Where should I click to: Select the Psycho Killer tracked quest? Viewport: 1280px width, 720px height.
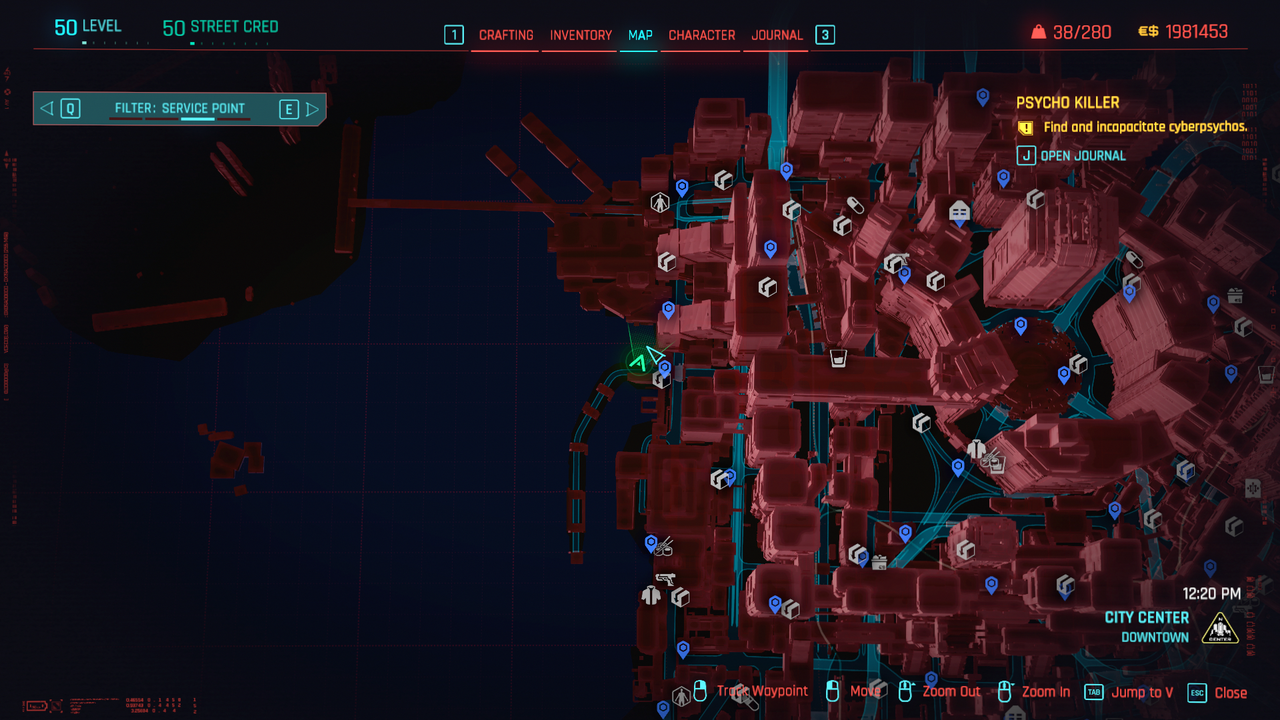tap(1067, 103)
